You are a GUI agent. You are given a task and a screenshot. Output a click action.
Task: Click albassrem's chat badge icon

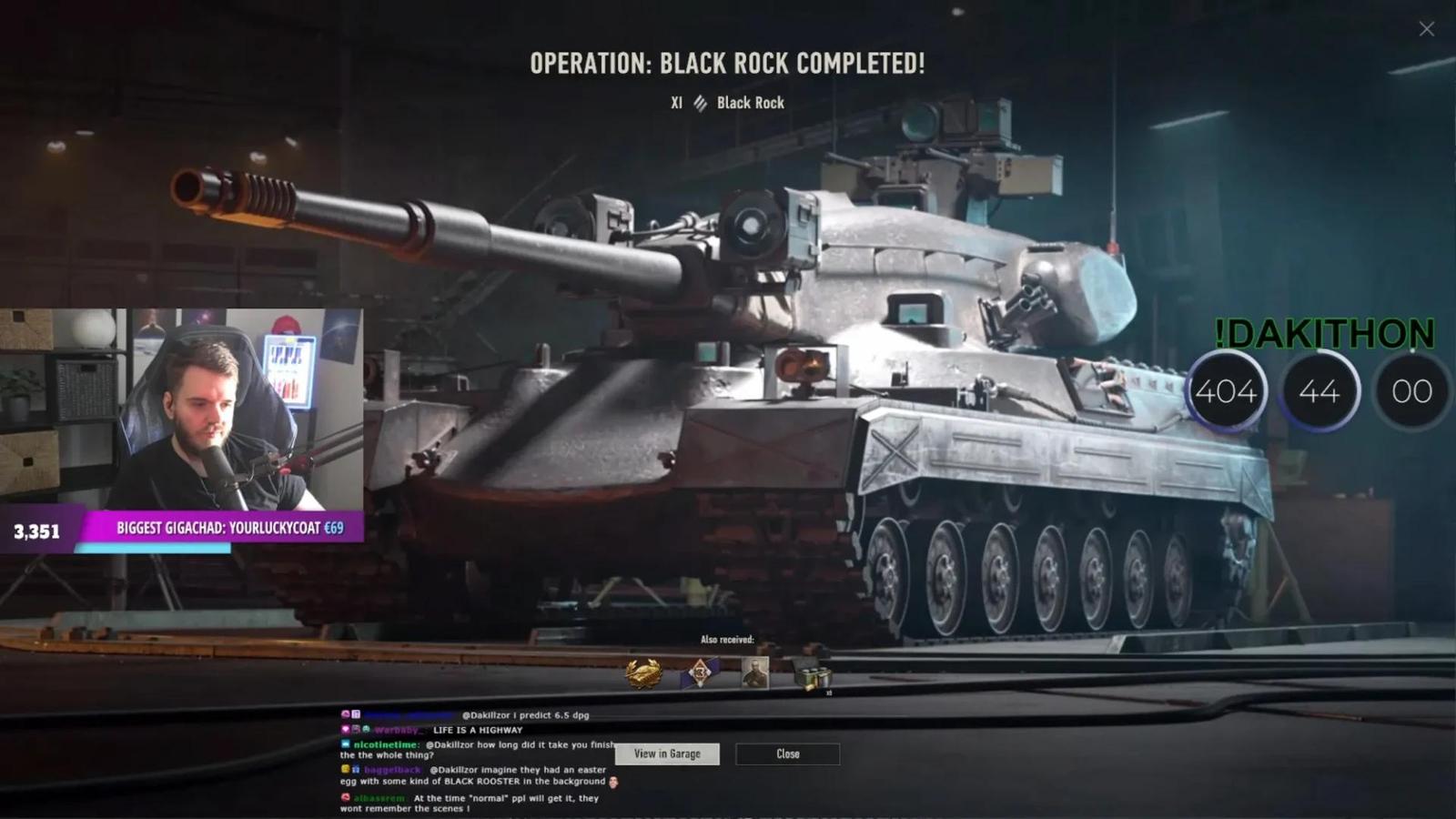[346, 797]
